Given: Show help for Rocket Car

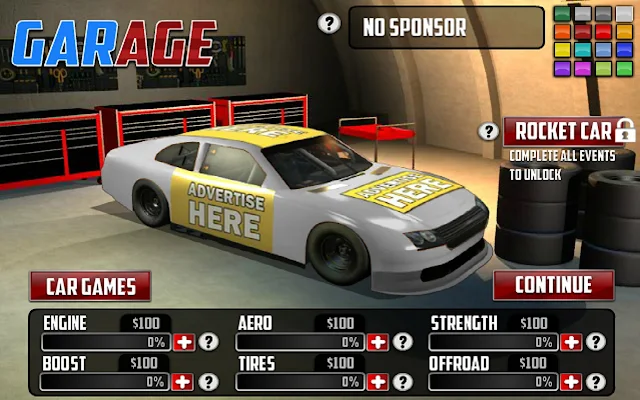Looking at the screenshot, I should point(489,131).
